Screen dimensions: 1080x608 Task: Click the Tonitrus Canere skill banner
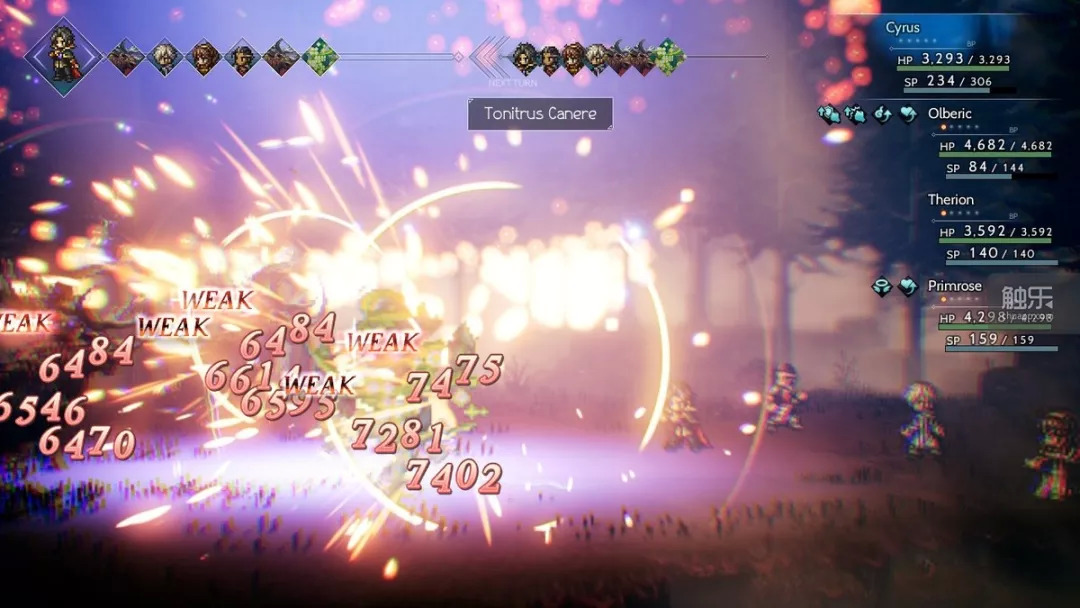tap(540, 114)
